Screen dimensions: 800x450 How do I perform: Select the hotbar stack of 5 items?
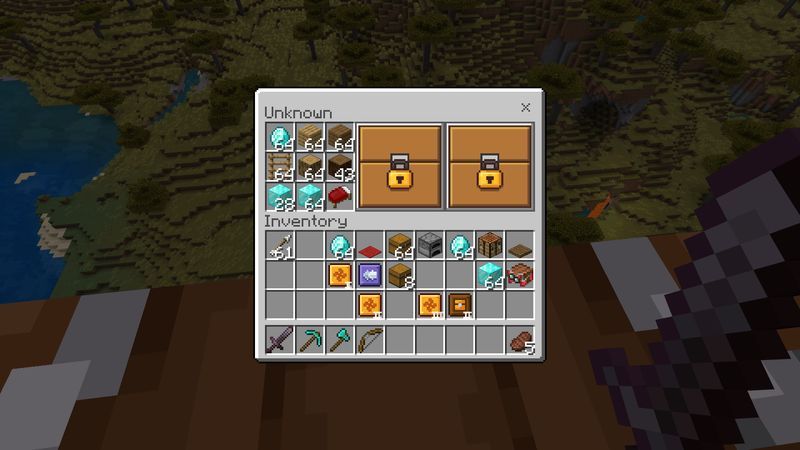[520, 341]
